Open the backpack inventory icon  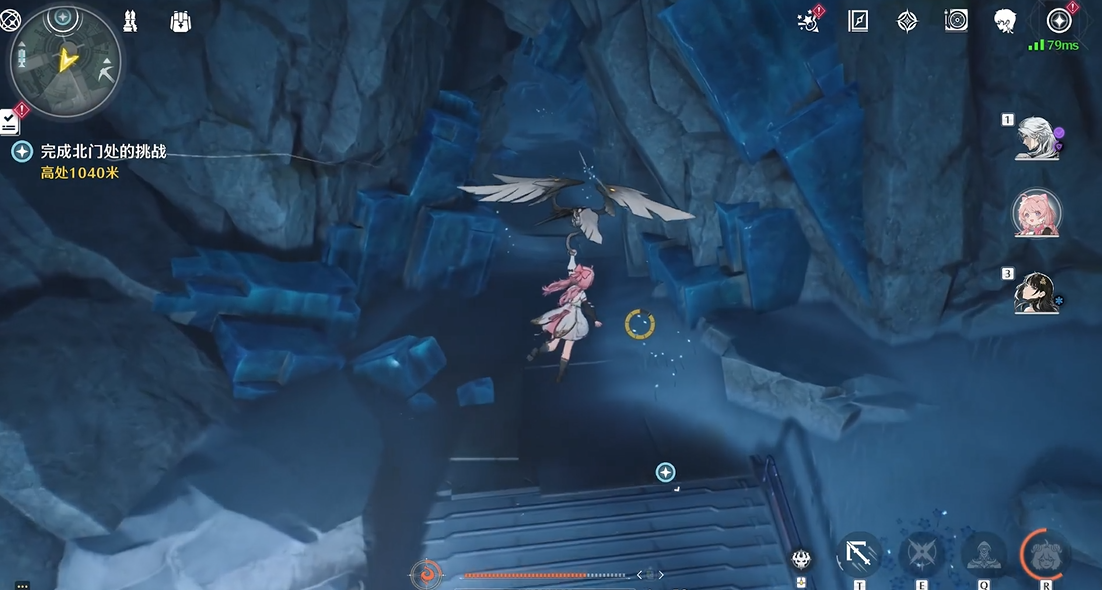pyautogui.click(x=181, y=20)
